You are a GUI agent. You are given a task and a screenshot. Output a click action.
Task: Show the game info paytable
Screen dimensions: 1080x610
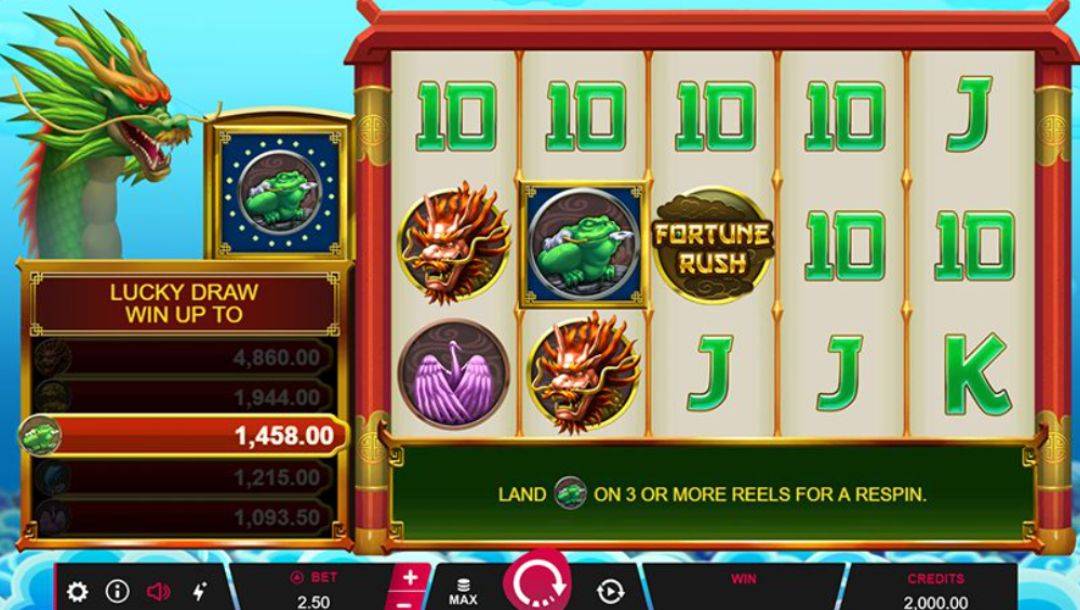[x=117, y=592]
